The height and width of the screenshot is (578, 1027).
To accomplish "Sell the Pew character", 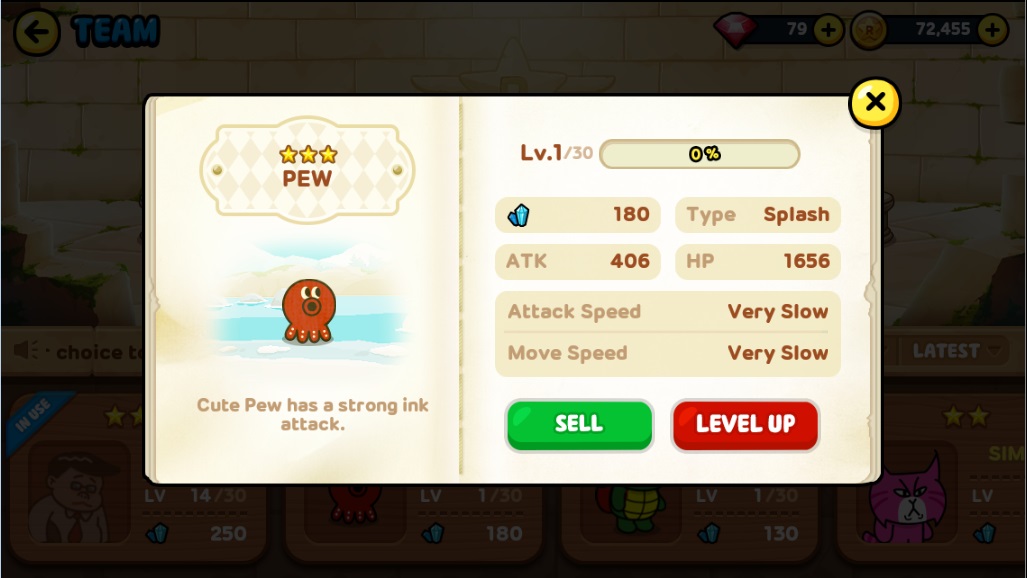I will tap(579, 424).
